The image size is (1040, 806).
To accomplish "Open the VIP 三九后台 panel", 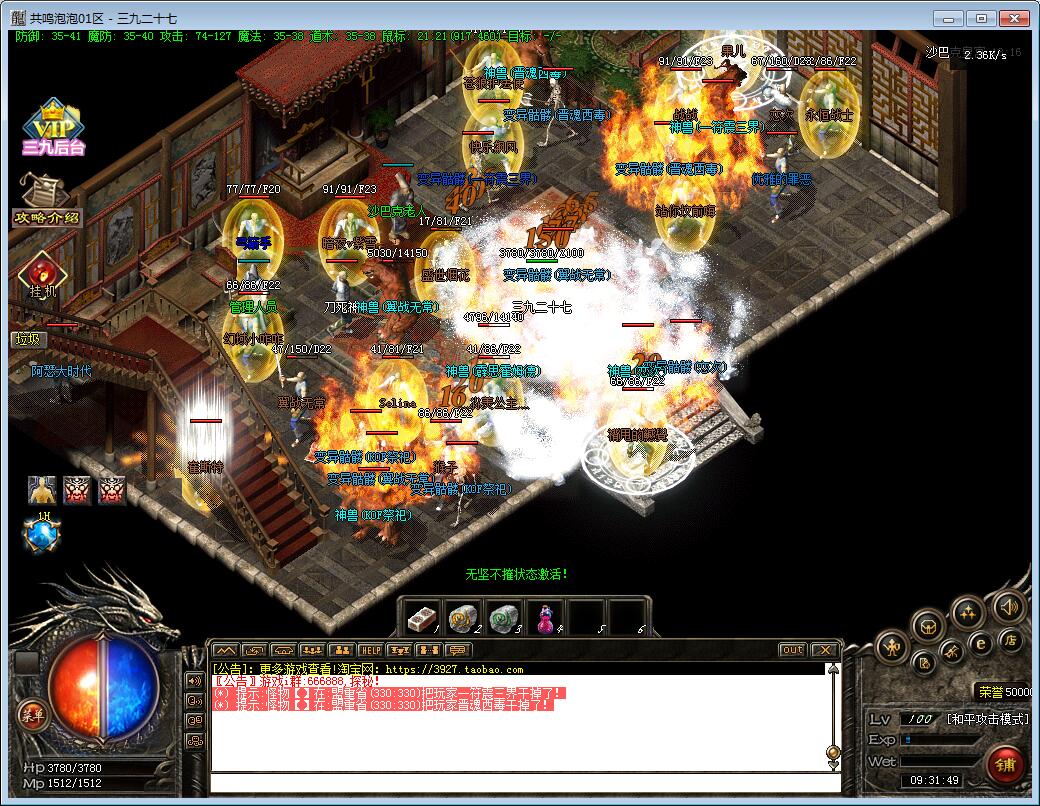I will (52, 128).
